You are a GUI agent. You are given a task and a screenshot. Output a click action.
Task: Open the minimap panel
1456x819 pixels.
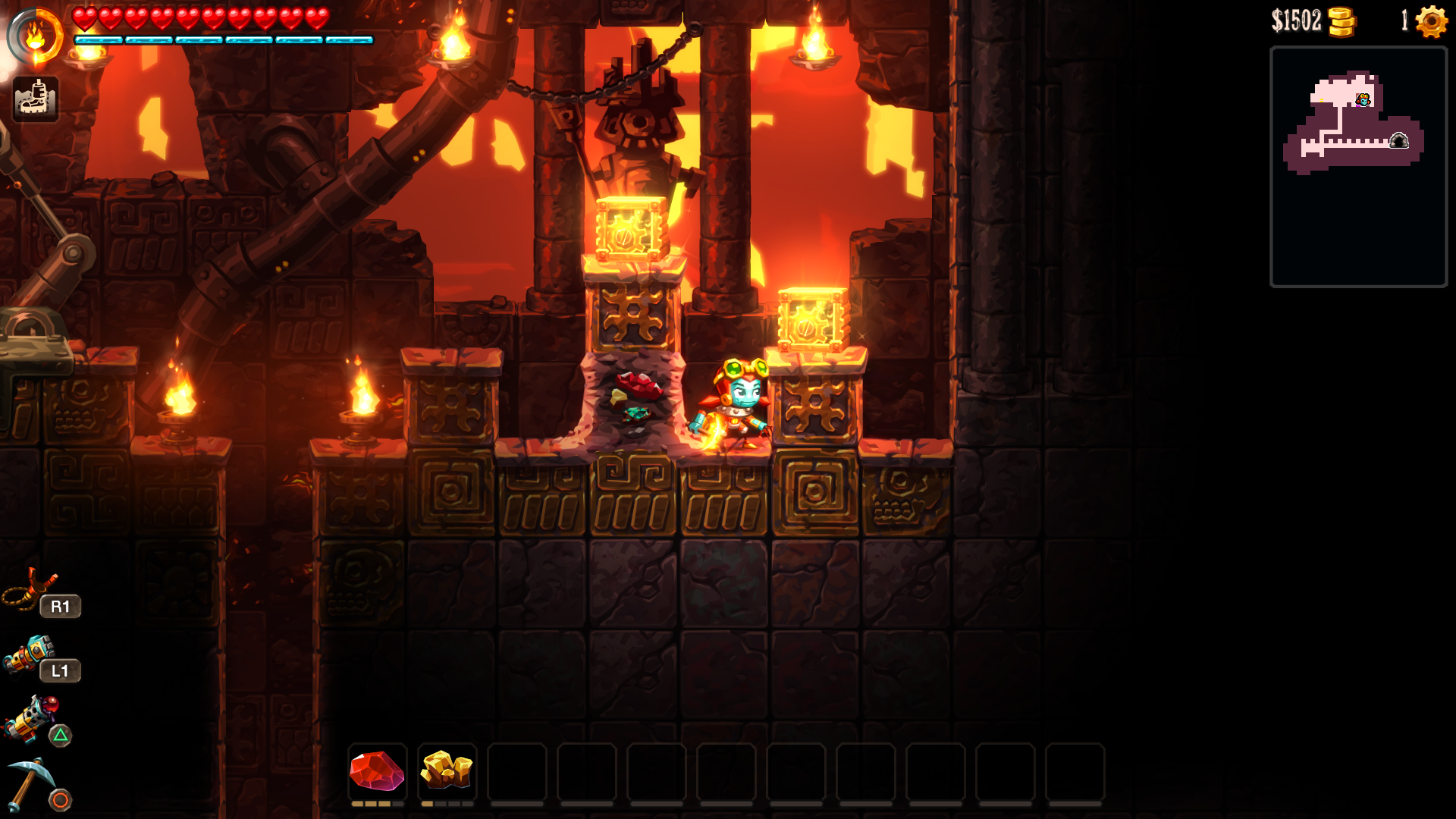pyautogui.click(x=1358, y=166)
